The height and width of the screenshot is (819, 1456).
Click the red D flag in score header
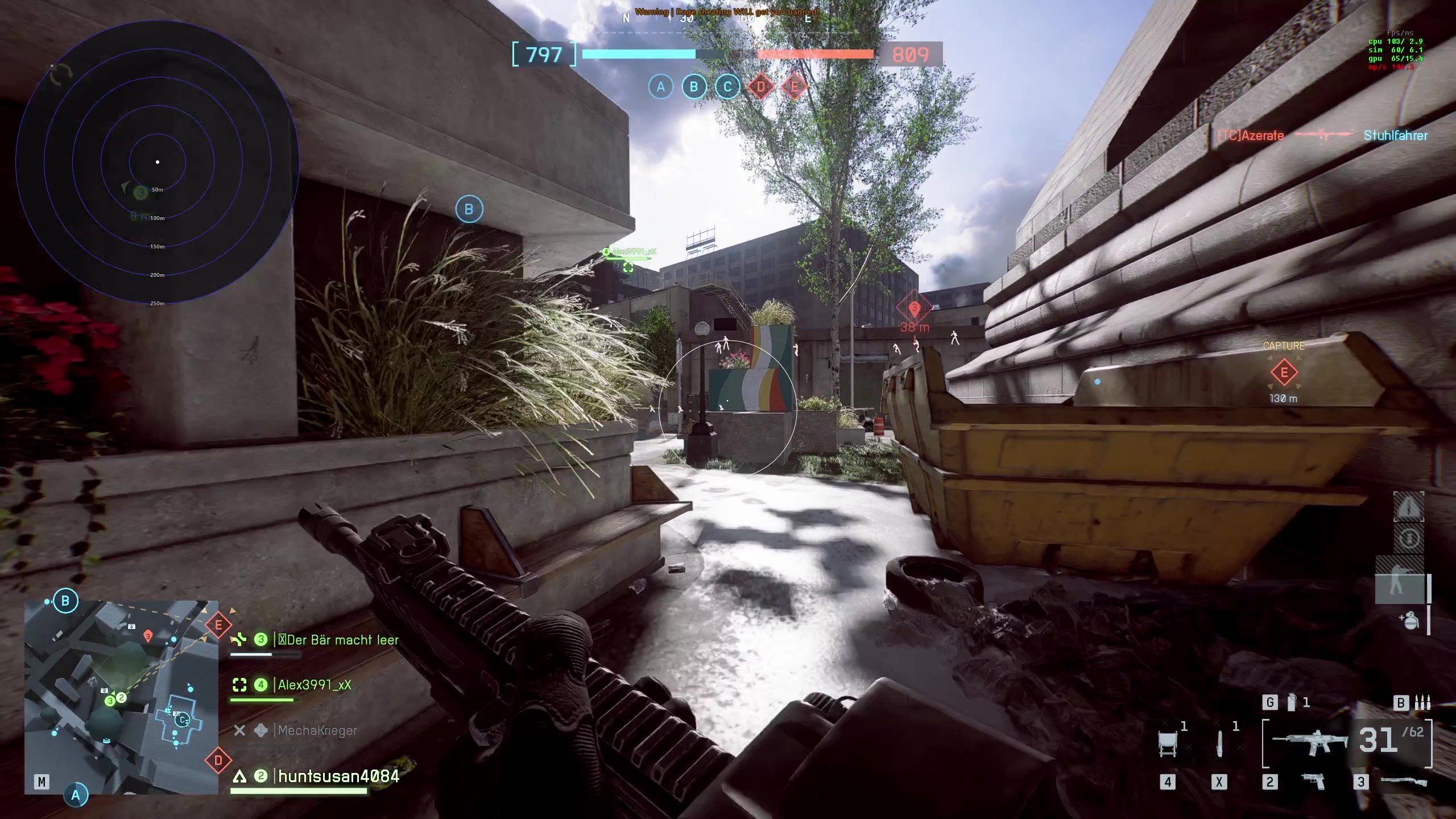point(761,87)
